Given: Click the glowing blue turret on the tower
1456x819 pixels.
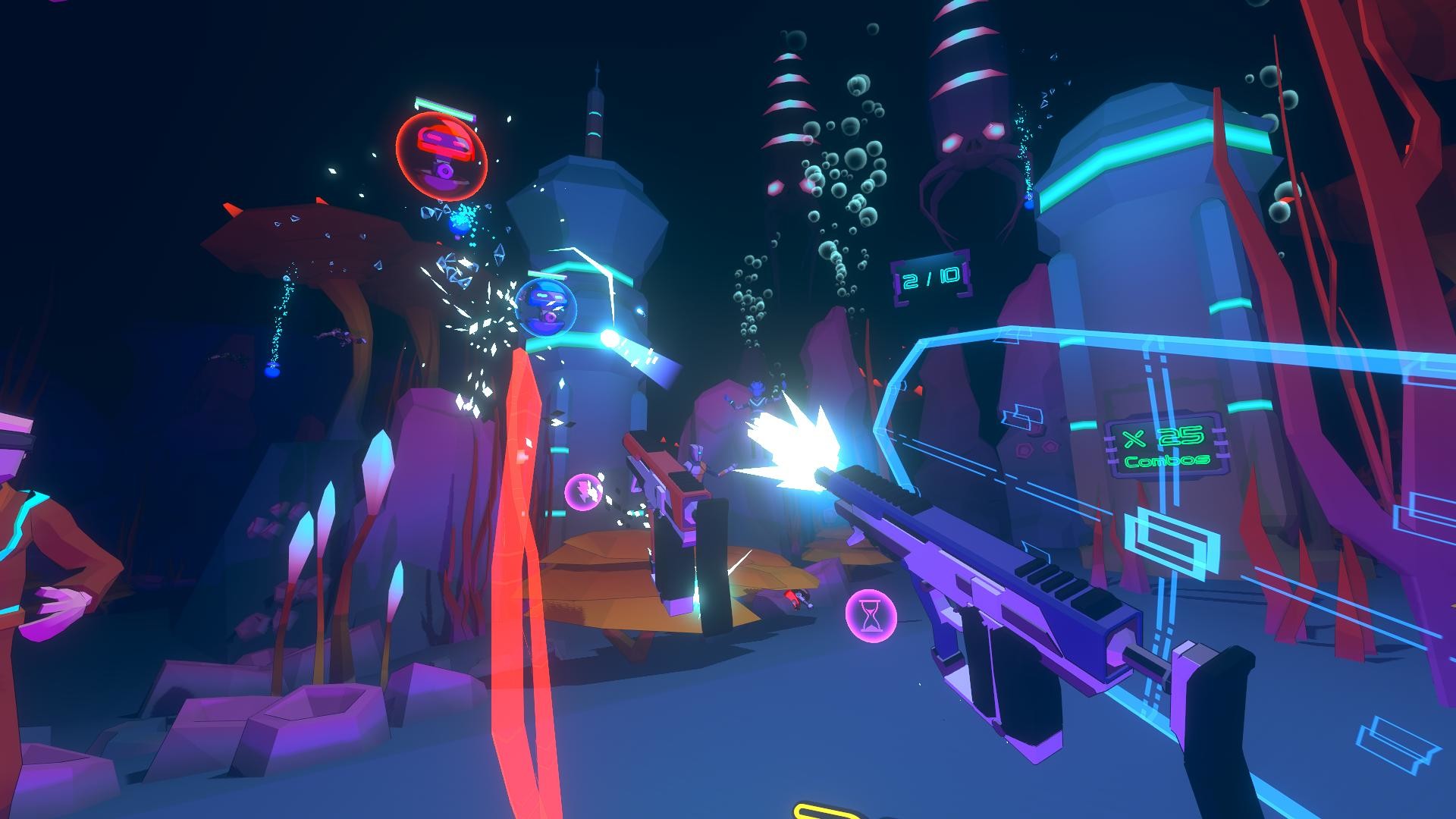Looking at the screenshot, I should click(610, 337).
